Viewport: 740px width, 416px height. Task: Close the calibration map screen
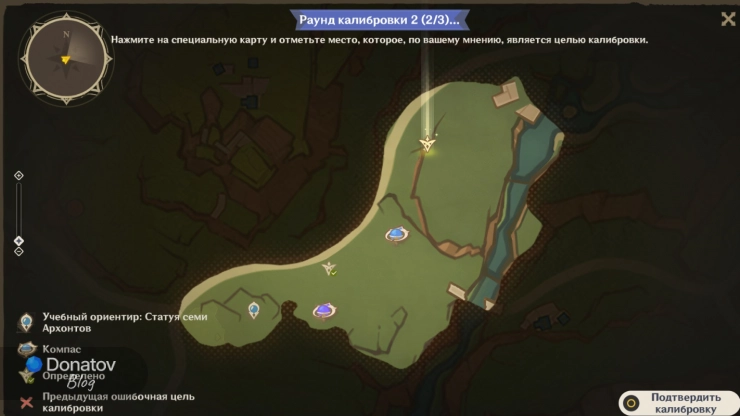click(x=728, y=19)
